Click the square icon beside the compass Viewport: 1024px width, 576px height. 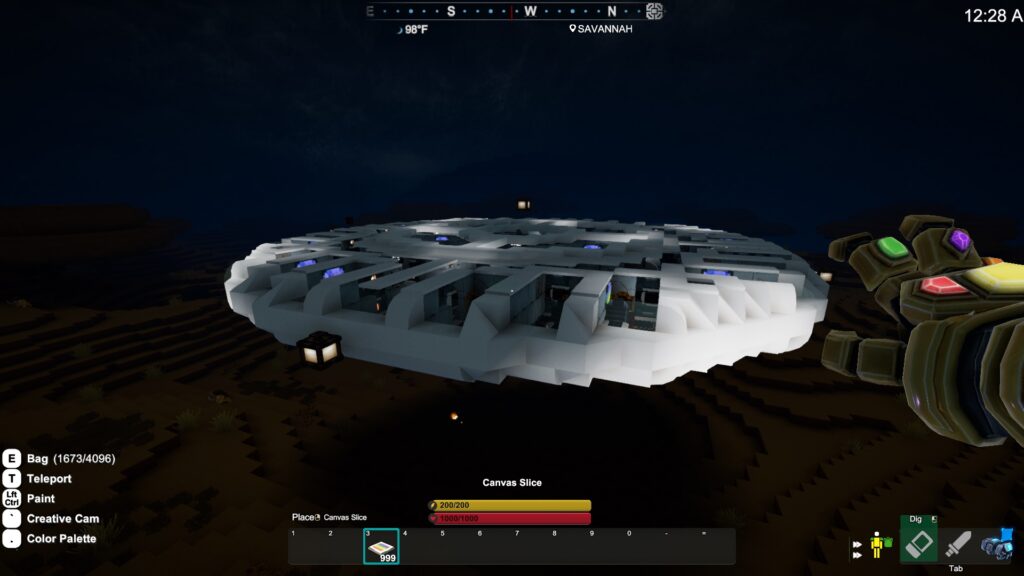pos(654,12)
